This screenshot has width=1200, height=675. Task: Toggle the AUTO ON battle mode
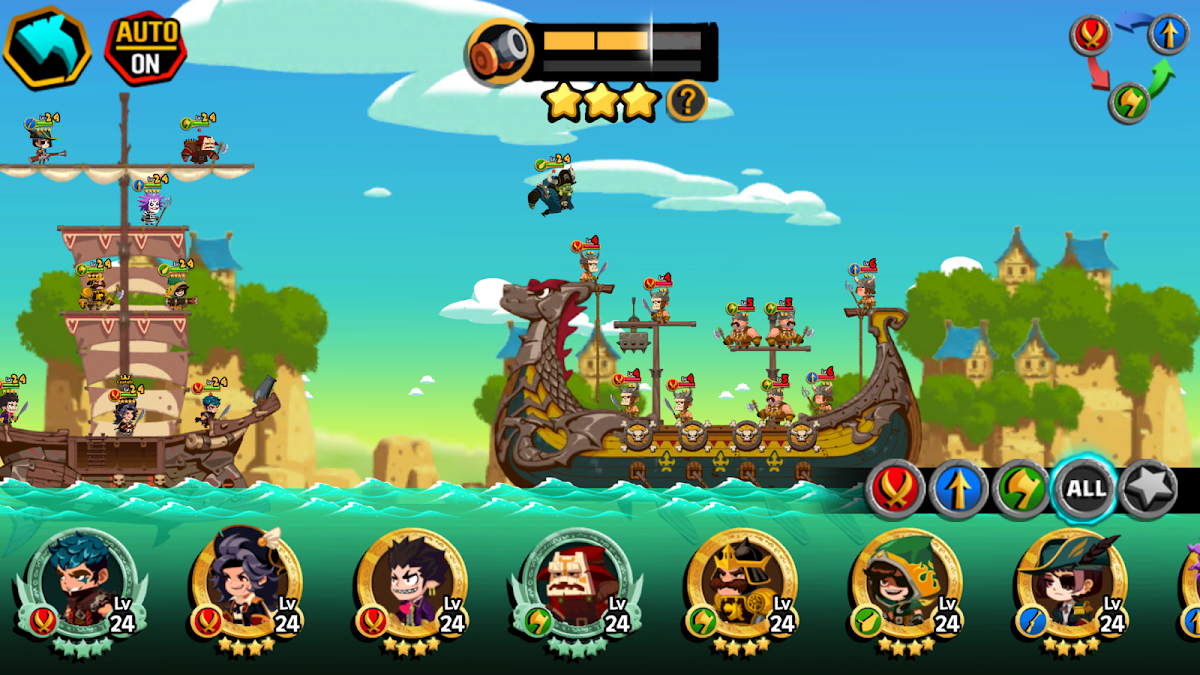145,48
